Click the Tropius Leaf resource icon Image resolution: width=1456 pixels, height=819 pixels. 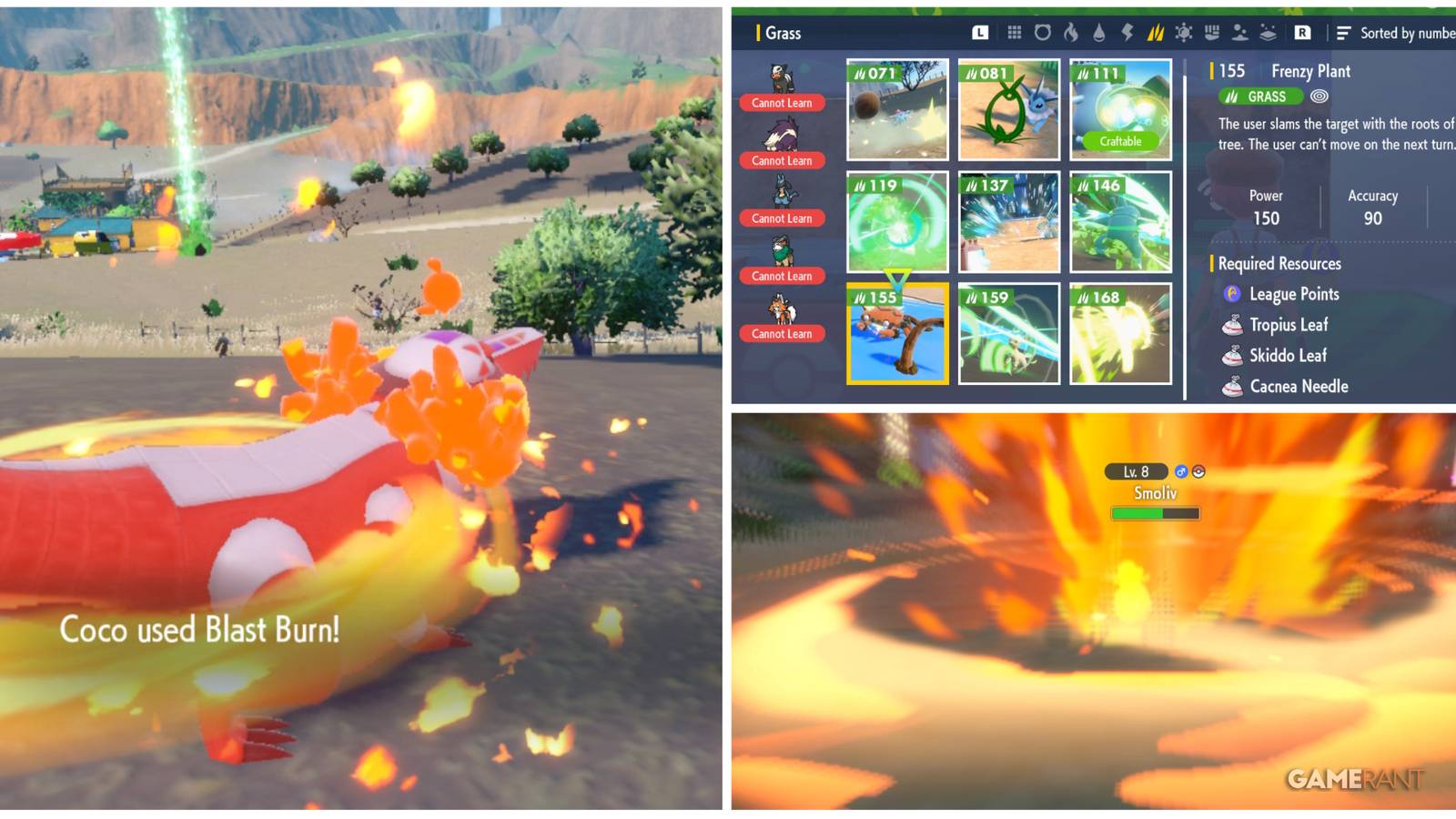click(x=1235, y=325)
